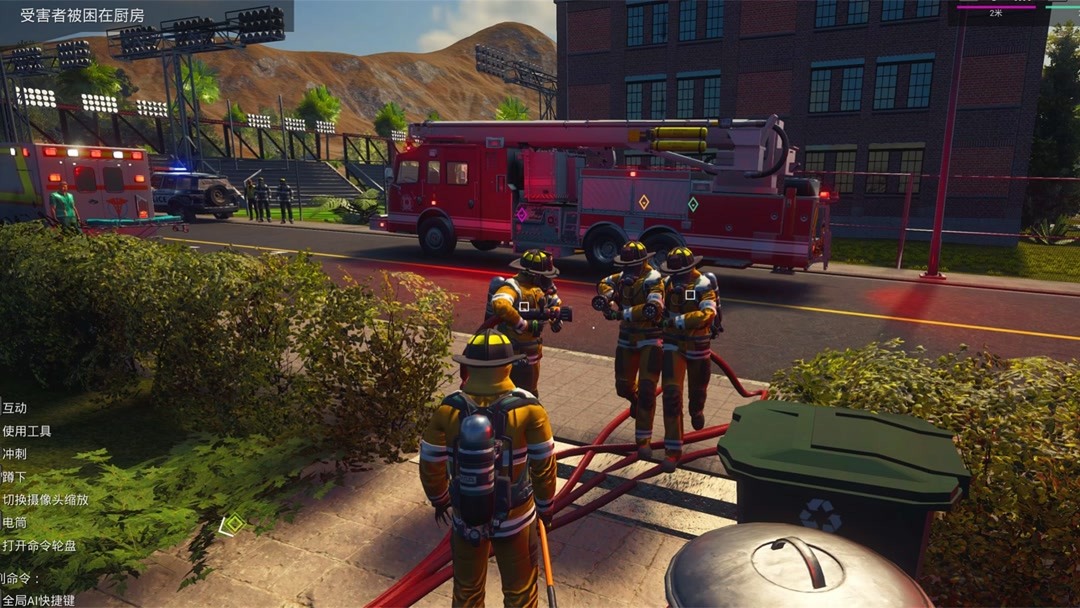This screenshot has height=608, width=1080.
Task: Click the green diamond waypoint marker by the bush
Action: 234,522
